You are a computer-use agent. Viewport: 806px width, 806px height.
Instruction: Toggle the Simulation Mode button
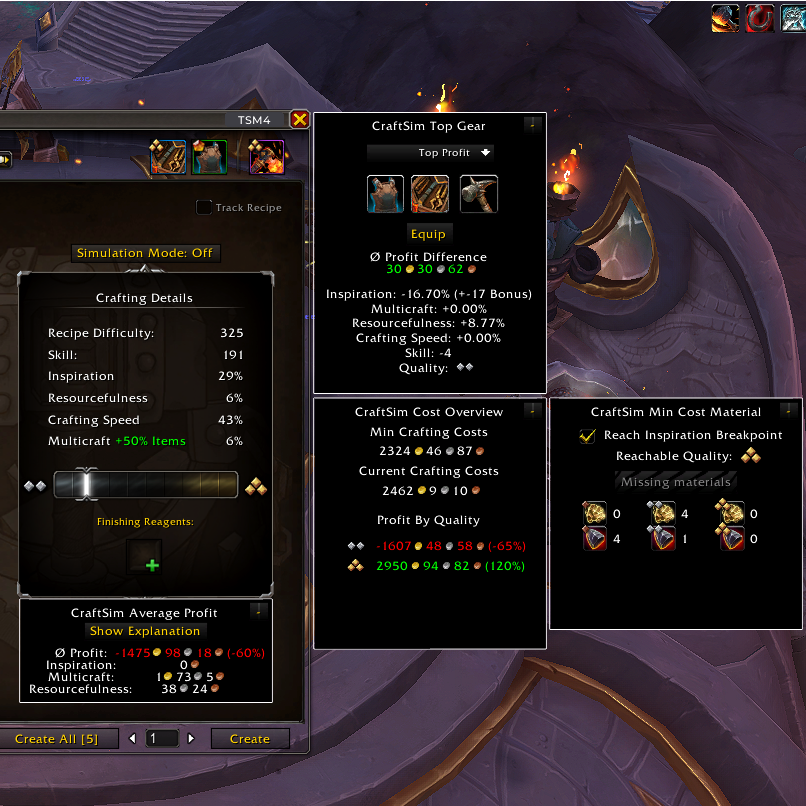tap(145, 253)
